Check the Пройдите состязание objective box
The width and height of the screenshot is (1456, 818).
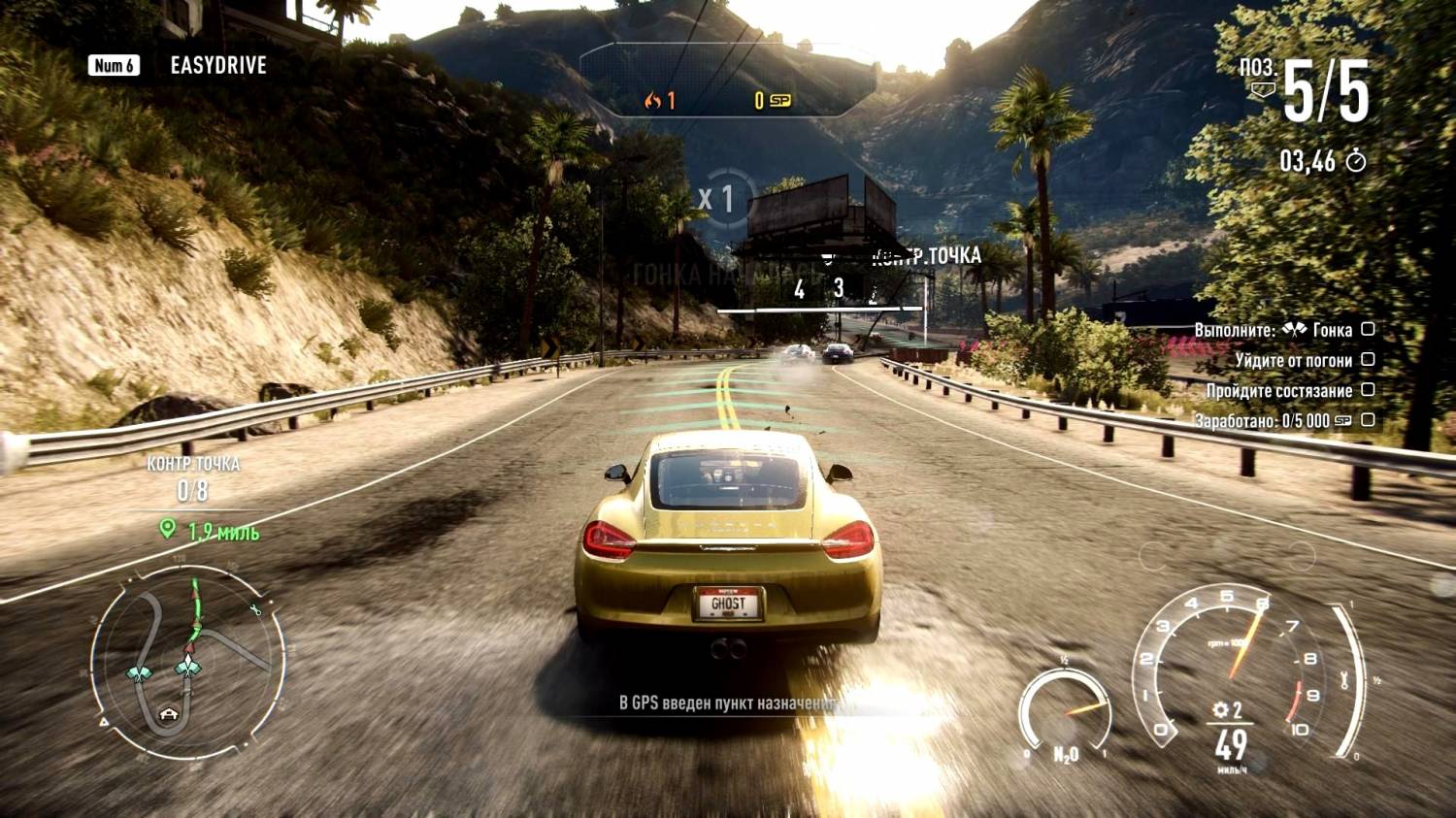tap(1368, 389)
